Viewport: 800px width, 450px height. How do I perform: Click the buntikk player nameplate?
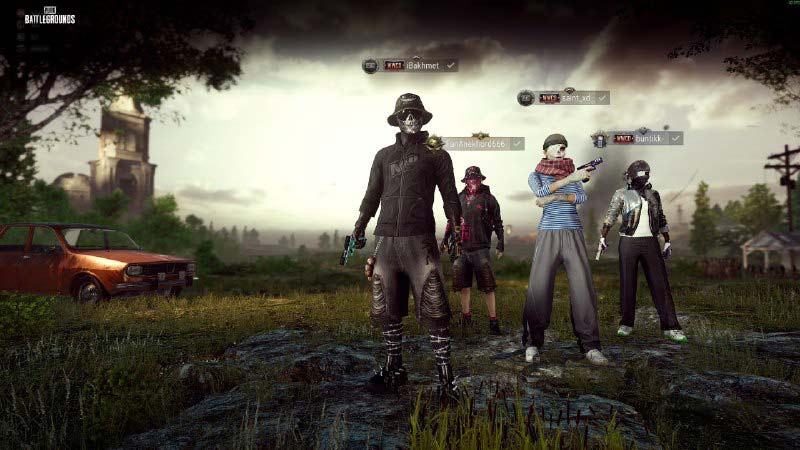click(x=639, y=138)
